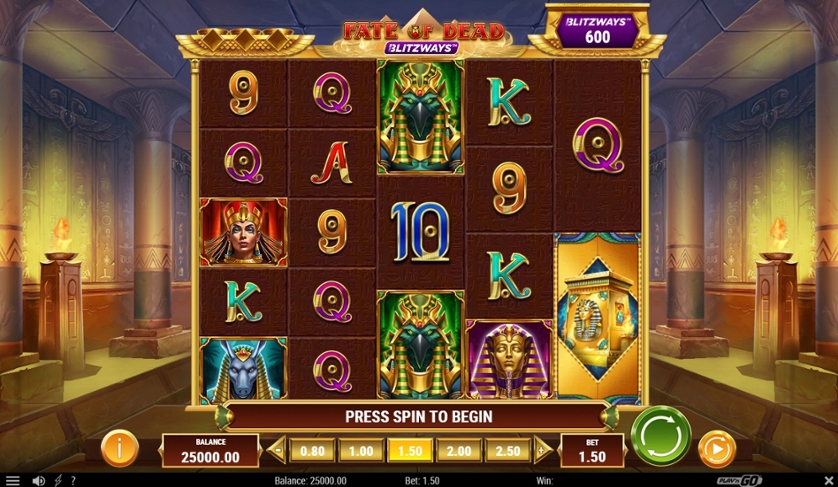838x487 pixels.
Task: Start autoplay with the orange play button
Action: 716,449
